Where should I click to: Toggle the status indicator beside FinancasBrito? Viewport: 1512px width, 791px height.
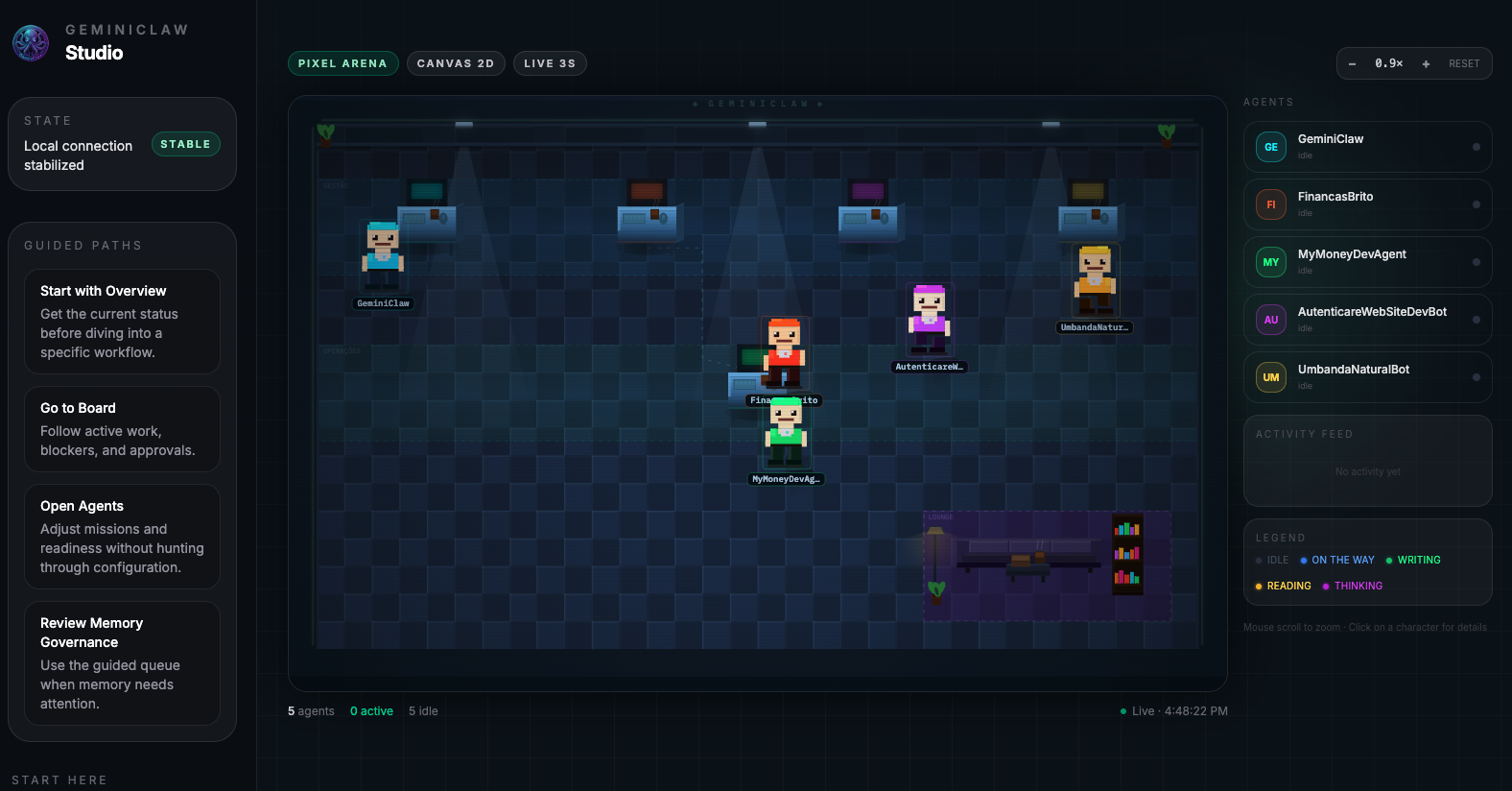click(1475, 204)
